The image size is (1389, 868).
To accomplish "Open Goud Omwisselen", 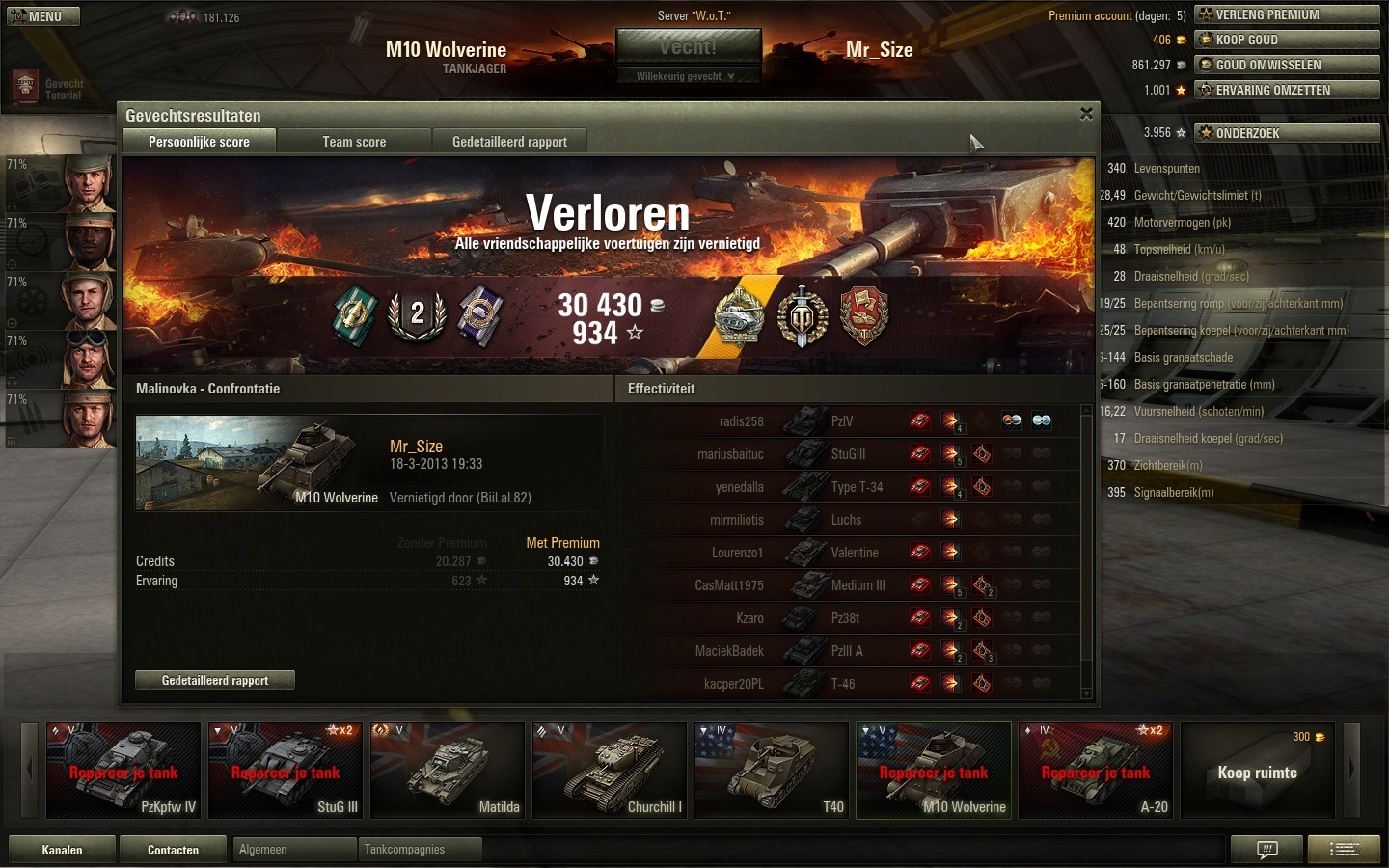I will (1287, 65).
